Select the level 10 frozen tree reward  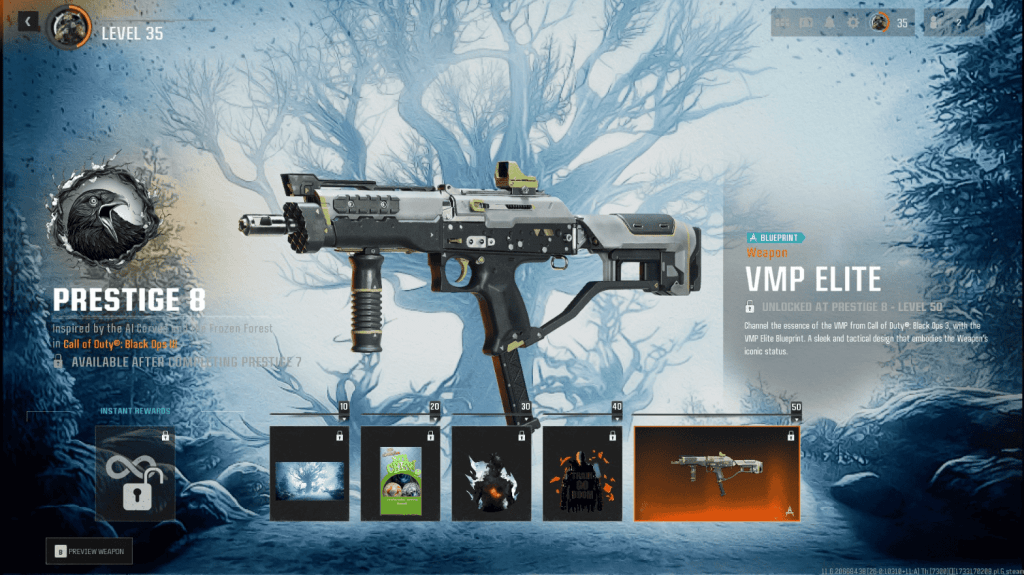pos(309,473)
